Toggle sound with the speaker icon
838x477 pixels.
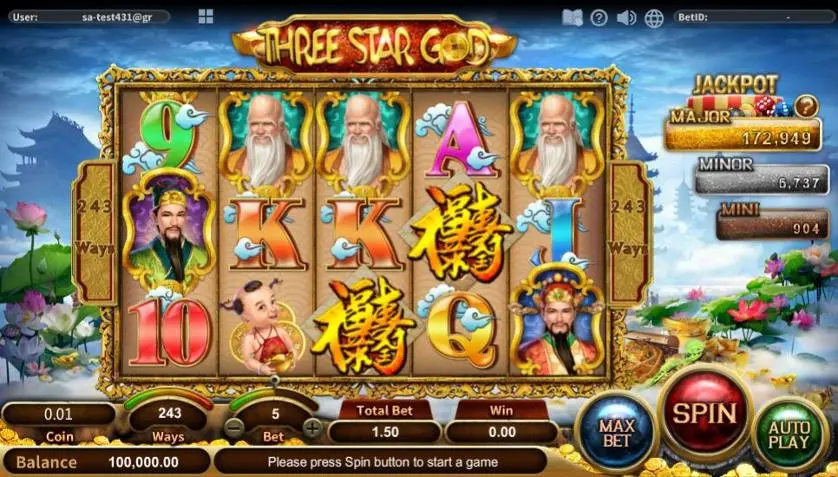627,17
